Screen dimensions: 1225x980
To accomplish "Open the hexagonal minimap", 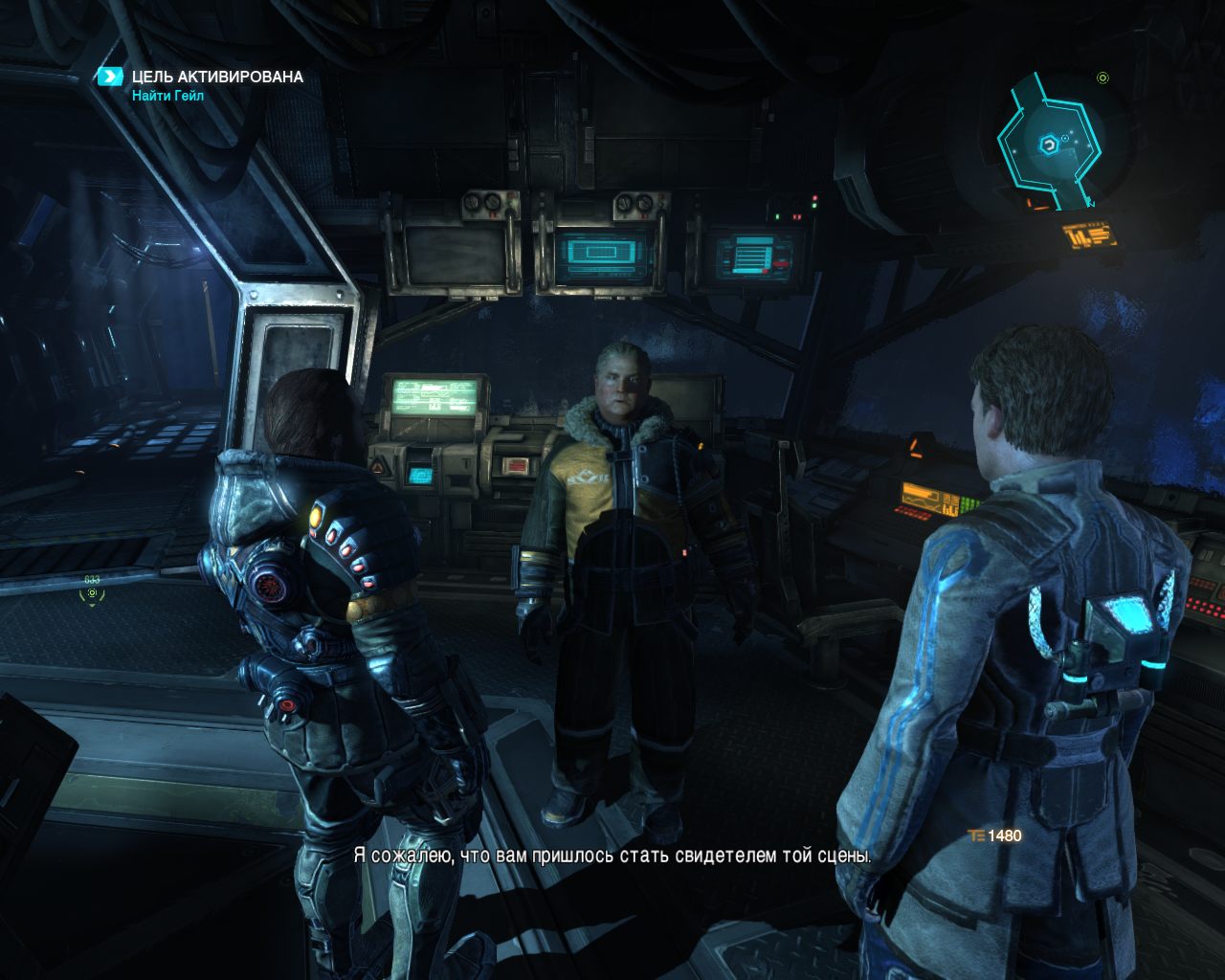I will [x=1050, y=145].
